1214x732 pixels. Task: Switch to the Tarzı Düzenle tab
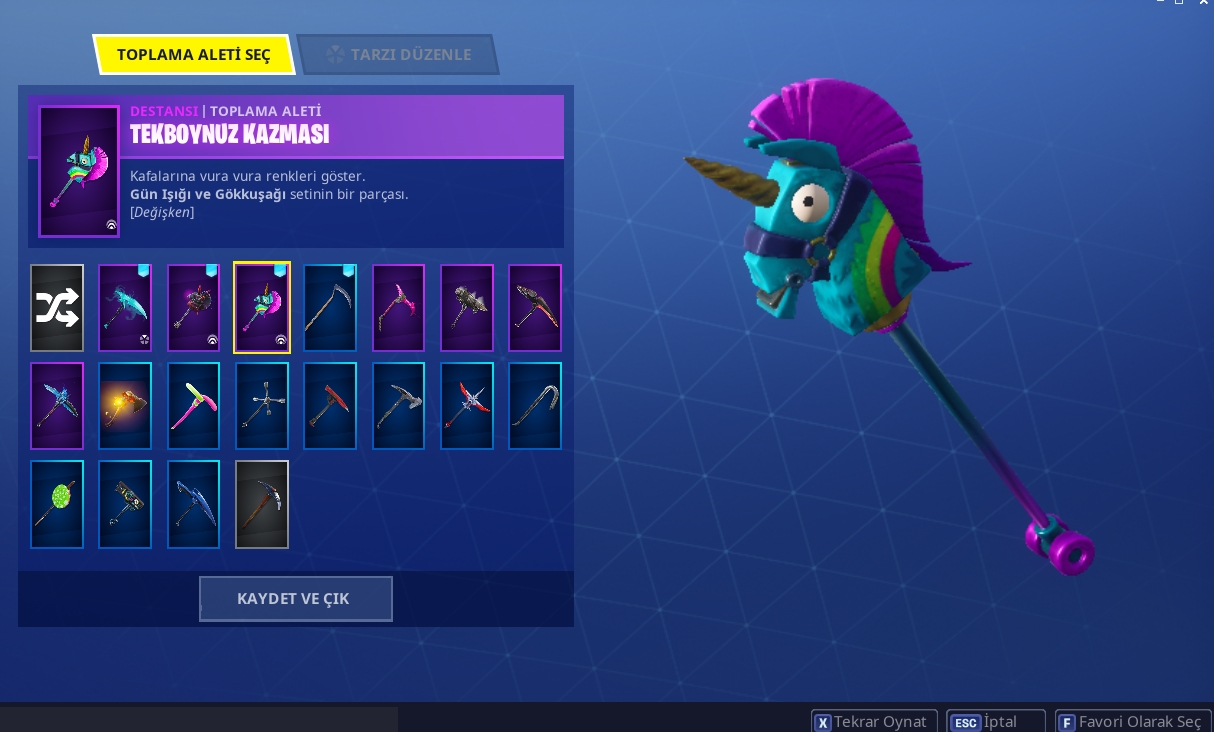(x=398, y=55)
